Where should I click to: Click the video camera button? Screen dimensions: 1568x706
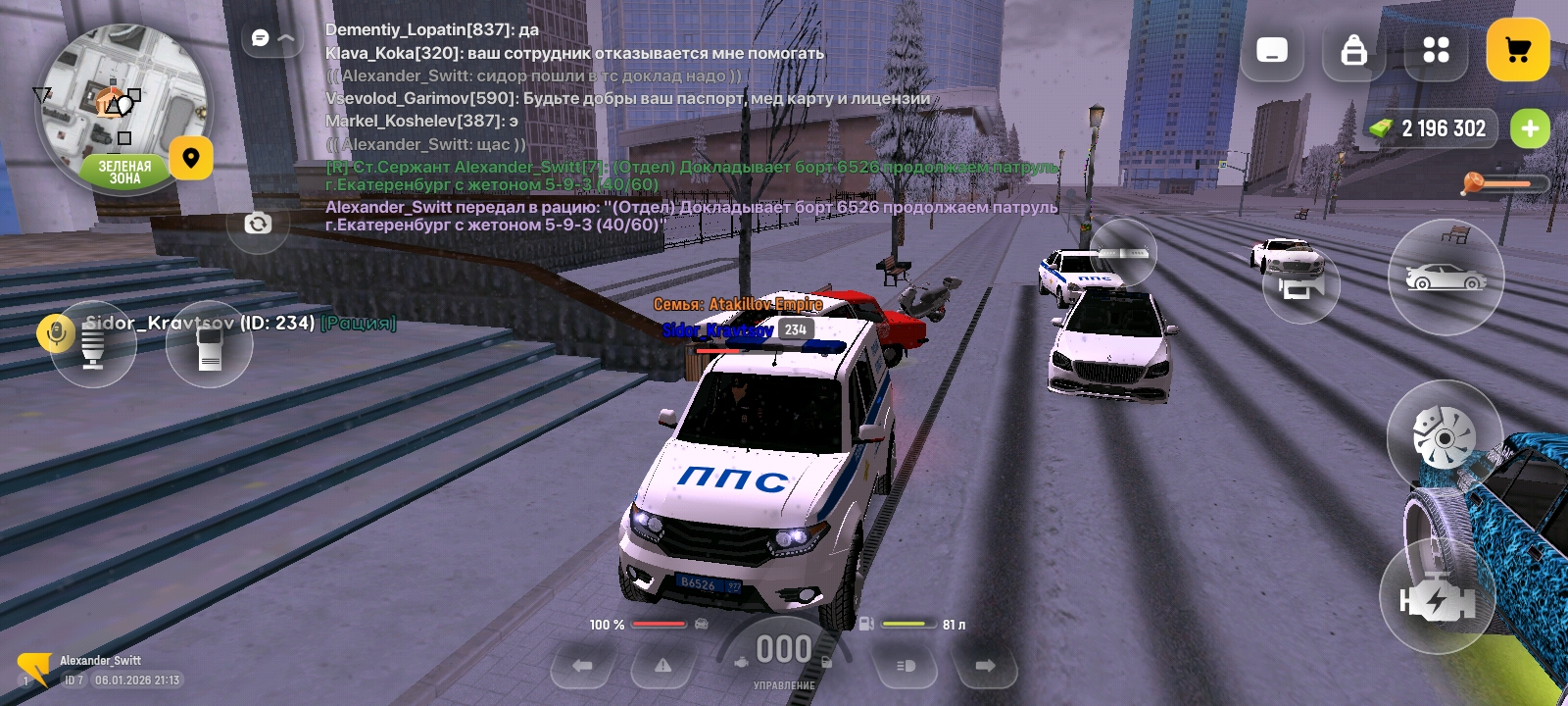pos(1300,286)
